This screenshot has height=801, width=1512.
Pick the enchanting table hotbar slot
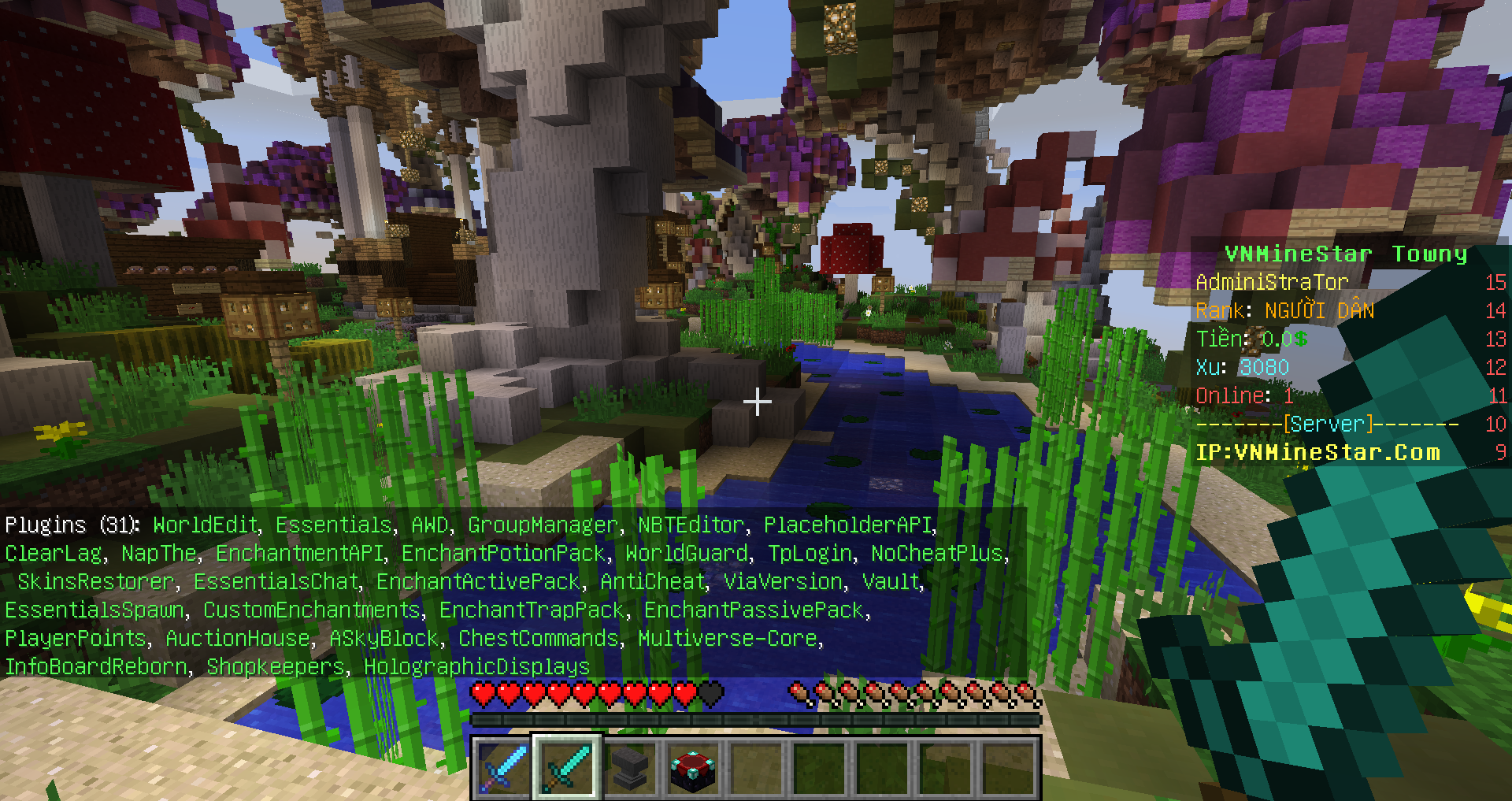click(692, 768)
